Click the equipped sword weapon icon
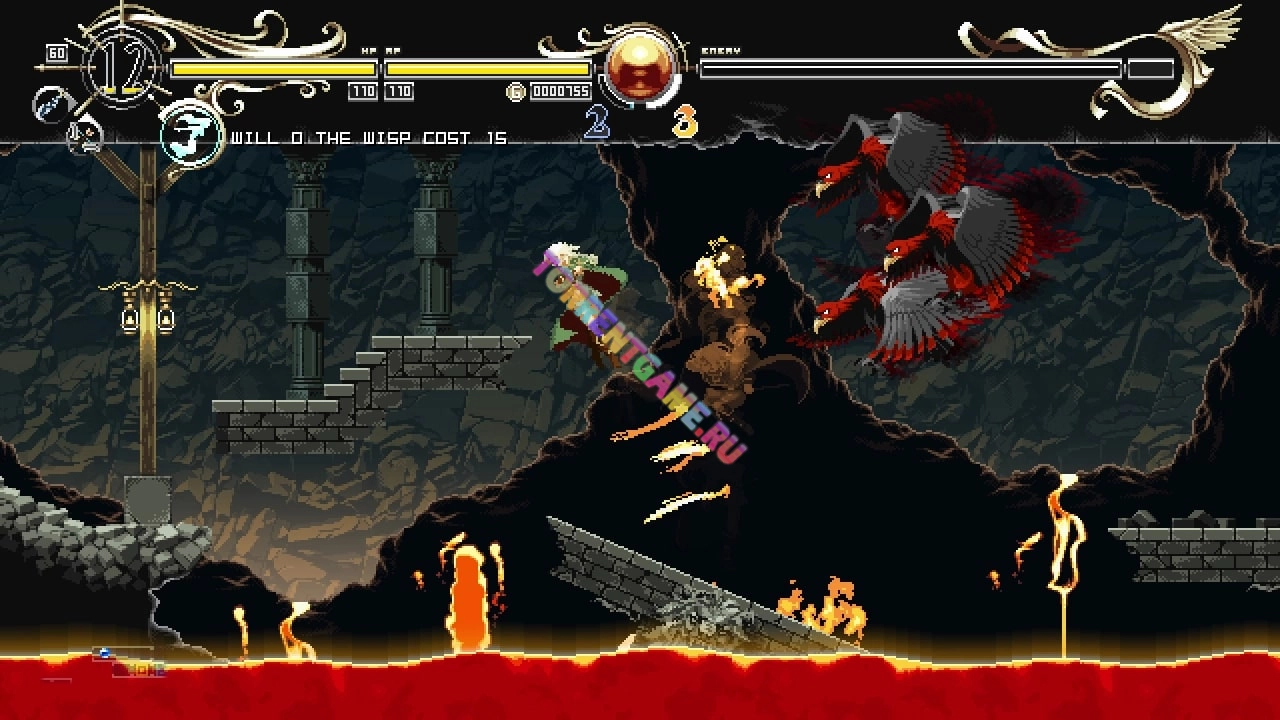This screenshot has width=1280, height=720. coord(49,104)
